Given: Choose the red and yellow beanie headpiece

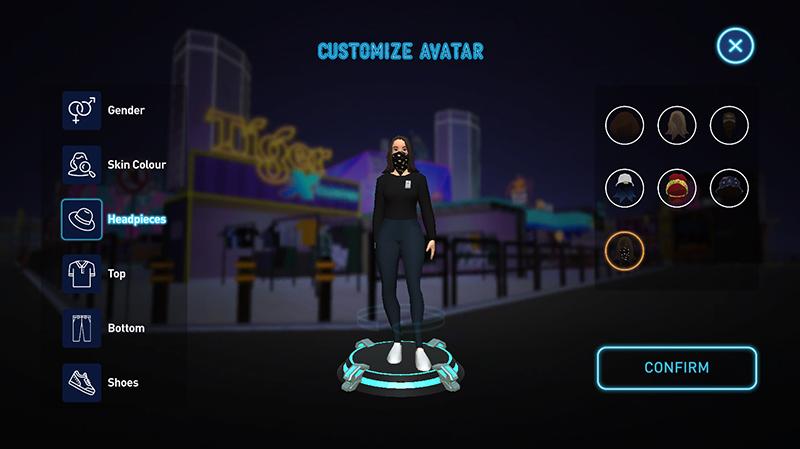Looking at the screenshot, I should 677,187.
